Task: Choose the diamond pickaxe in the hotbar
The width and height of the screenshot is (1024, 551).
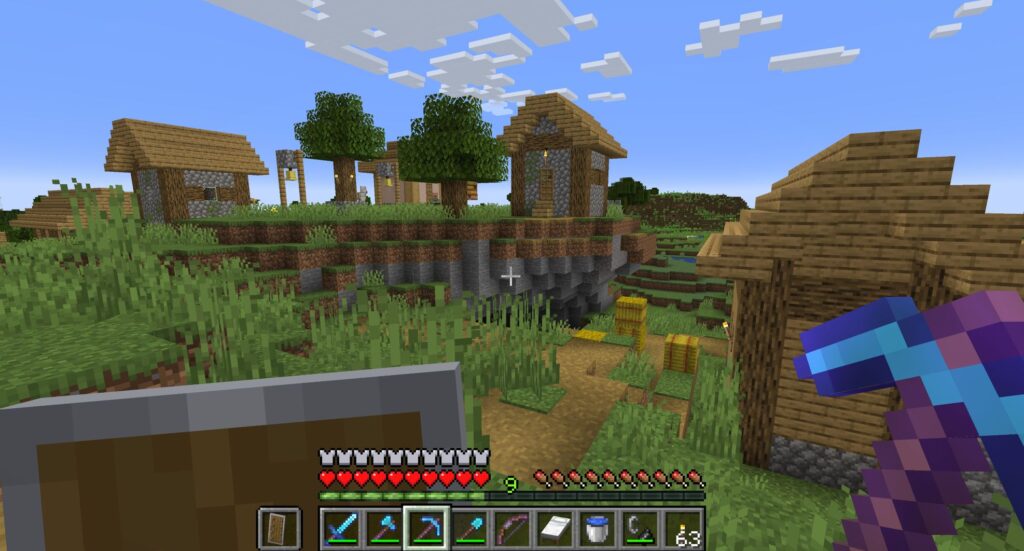Action: (x=427, y=527)
